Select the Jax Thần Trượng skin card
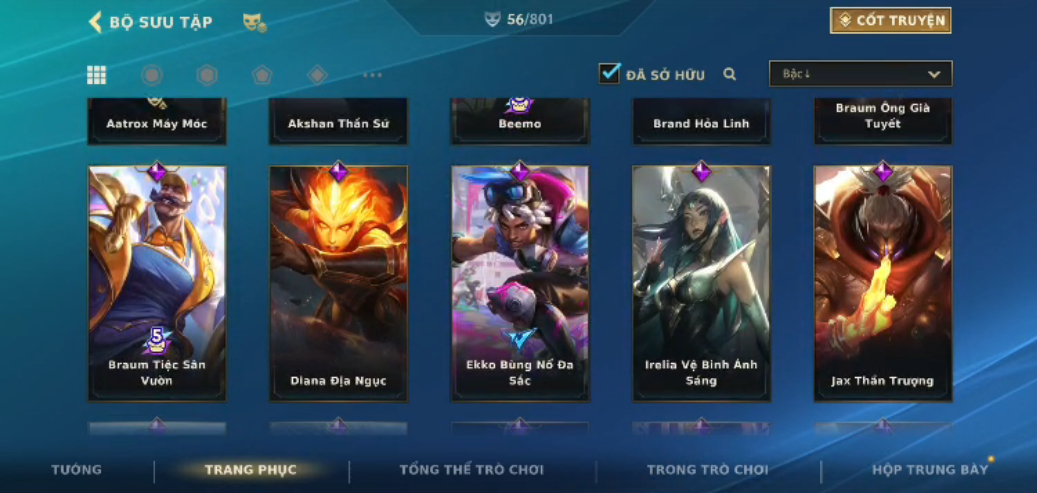 882,283
